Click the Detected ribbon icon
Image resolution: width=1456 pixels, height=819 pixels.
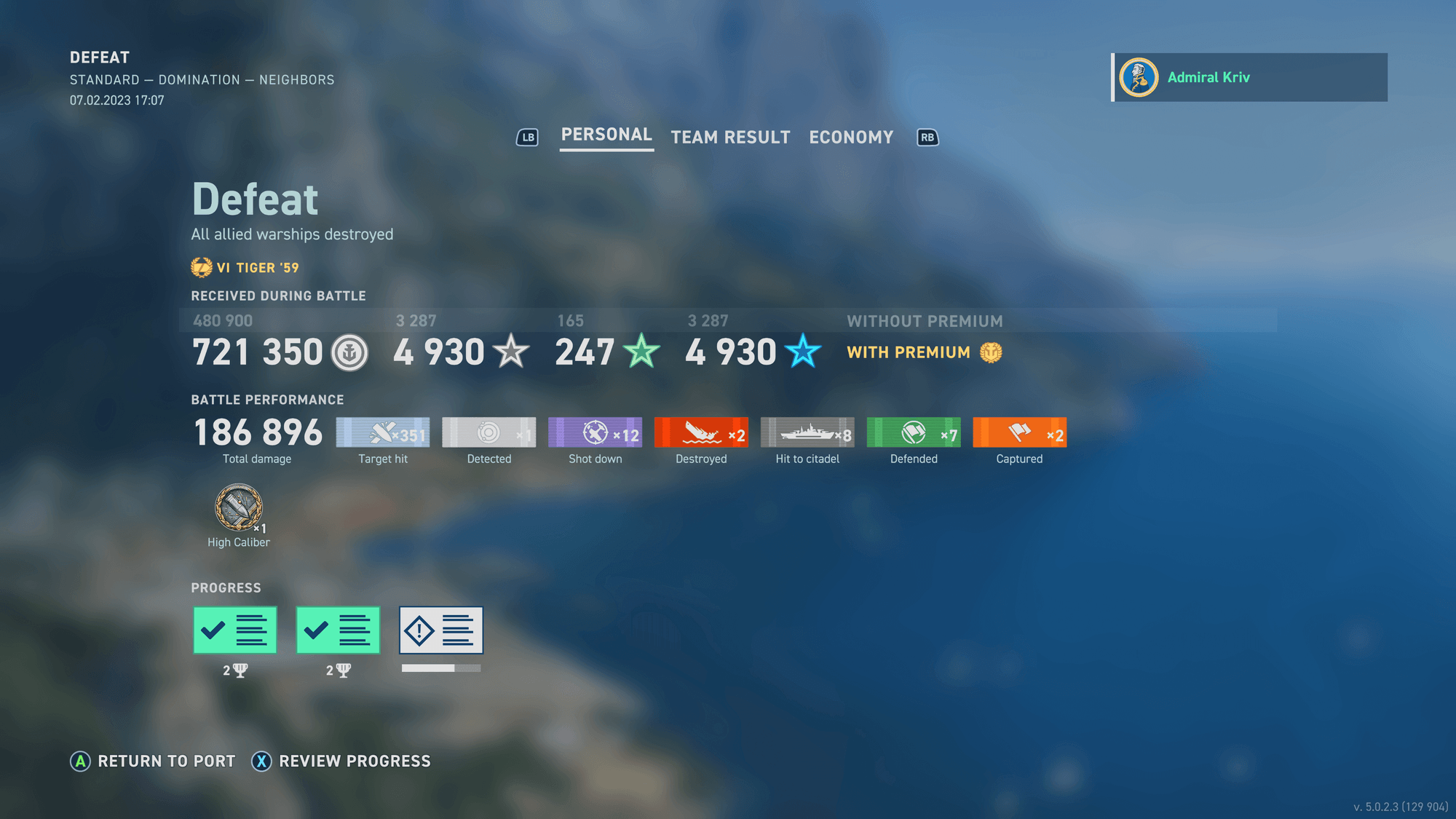pos(488,432)
